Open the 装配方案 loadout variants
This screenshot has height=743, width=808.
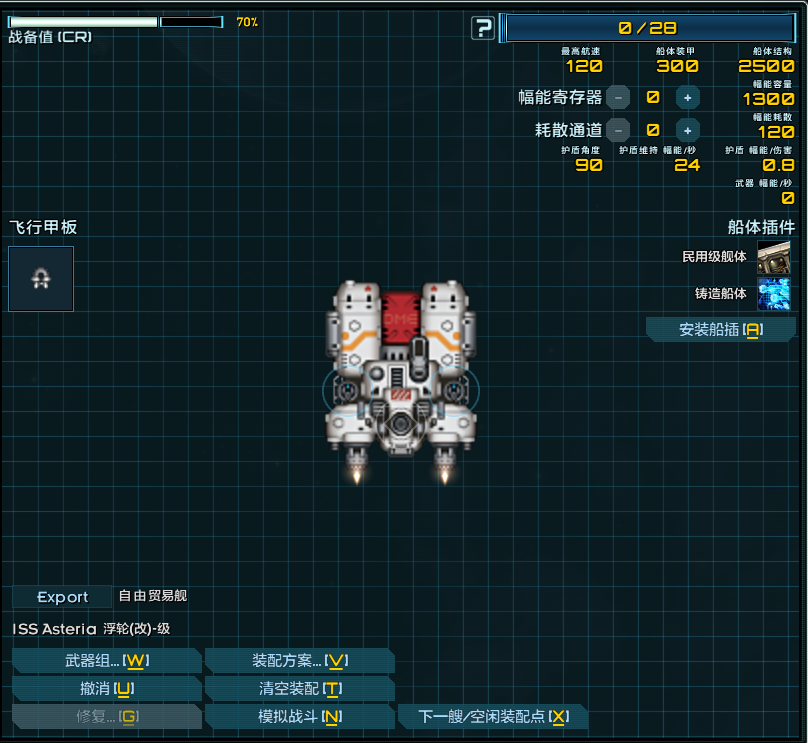pyautogui.click(x=299, y=661)
